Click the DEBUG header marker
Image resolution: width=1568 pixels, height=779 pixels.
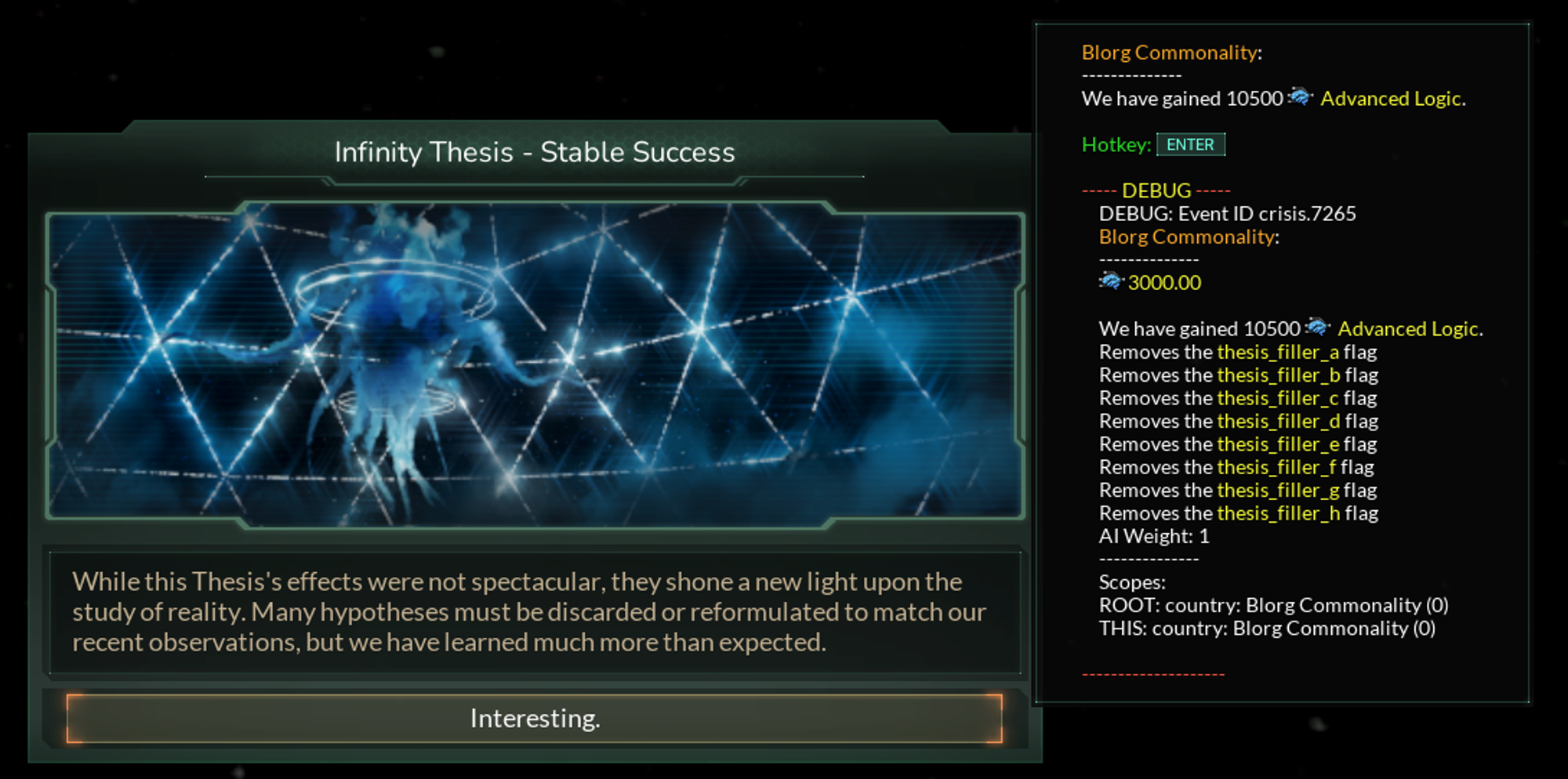1154,190
